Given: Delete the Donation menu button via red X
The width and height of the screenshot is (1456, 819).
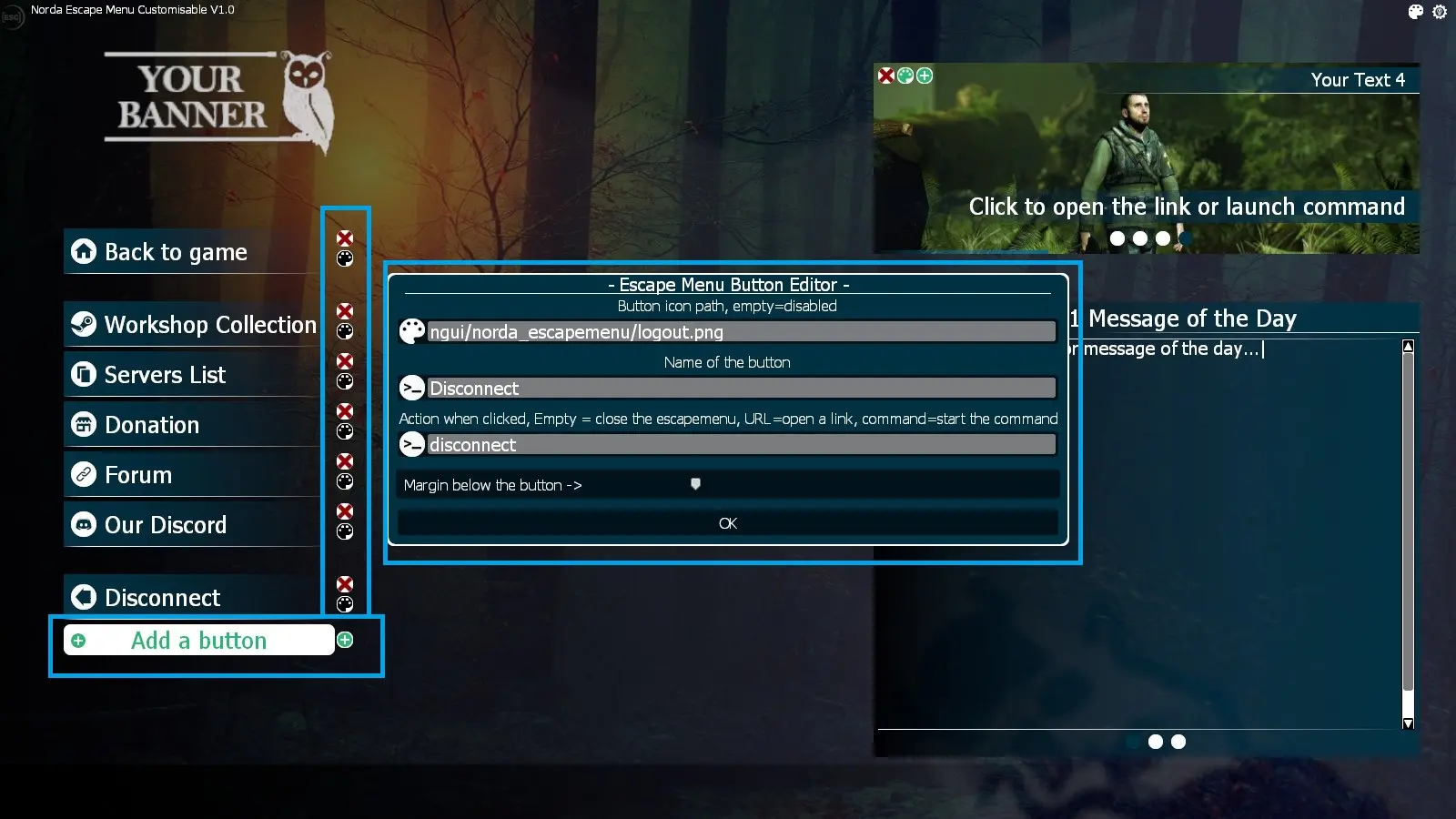Looking at the screenshot, I should [344, 411].
